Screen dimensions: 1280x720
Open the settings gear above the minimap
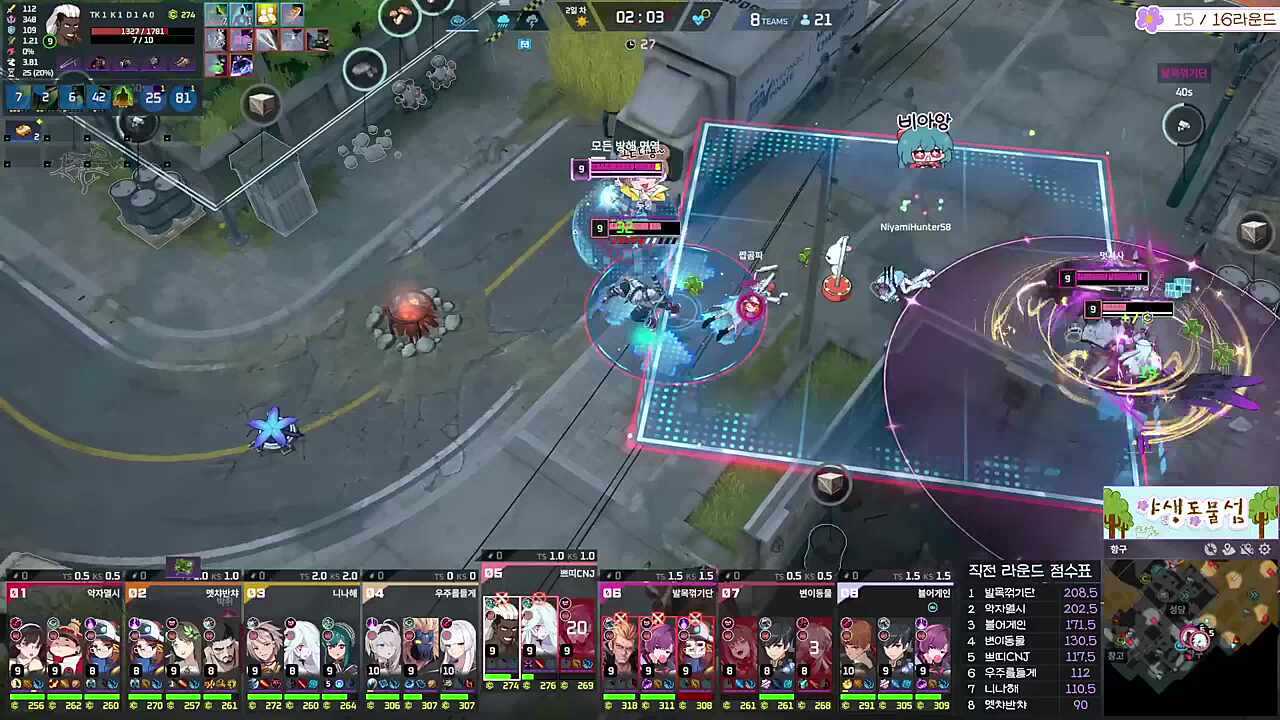(x=1263, y=549)
